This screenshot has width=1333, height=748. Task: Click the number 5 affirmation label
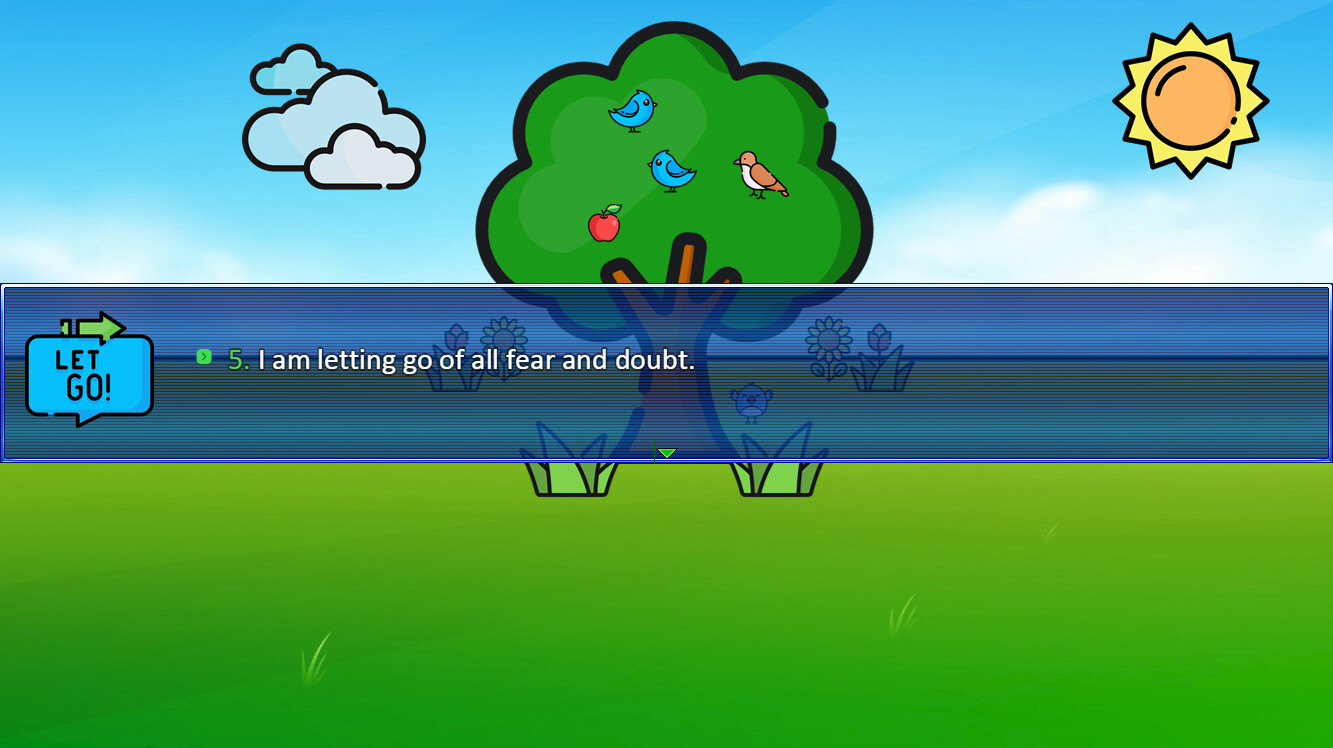pos(236,358)
